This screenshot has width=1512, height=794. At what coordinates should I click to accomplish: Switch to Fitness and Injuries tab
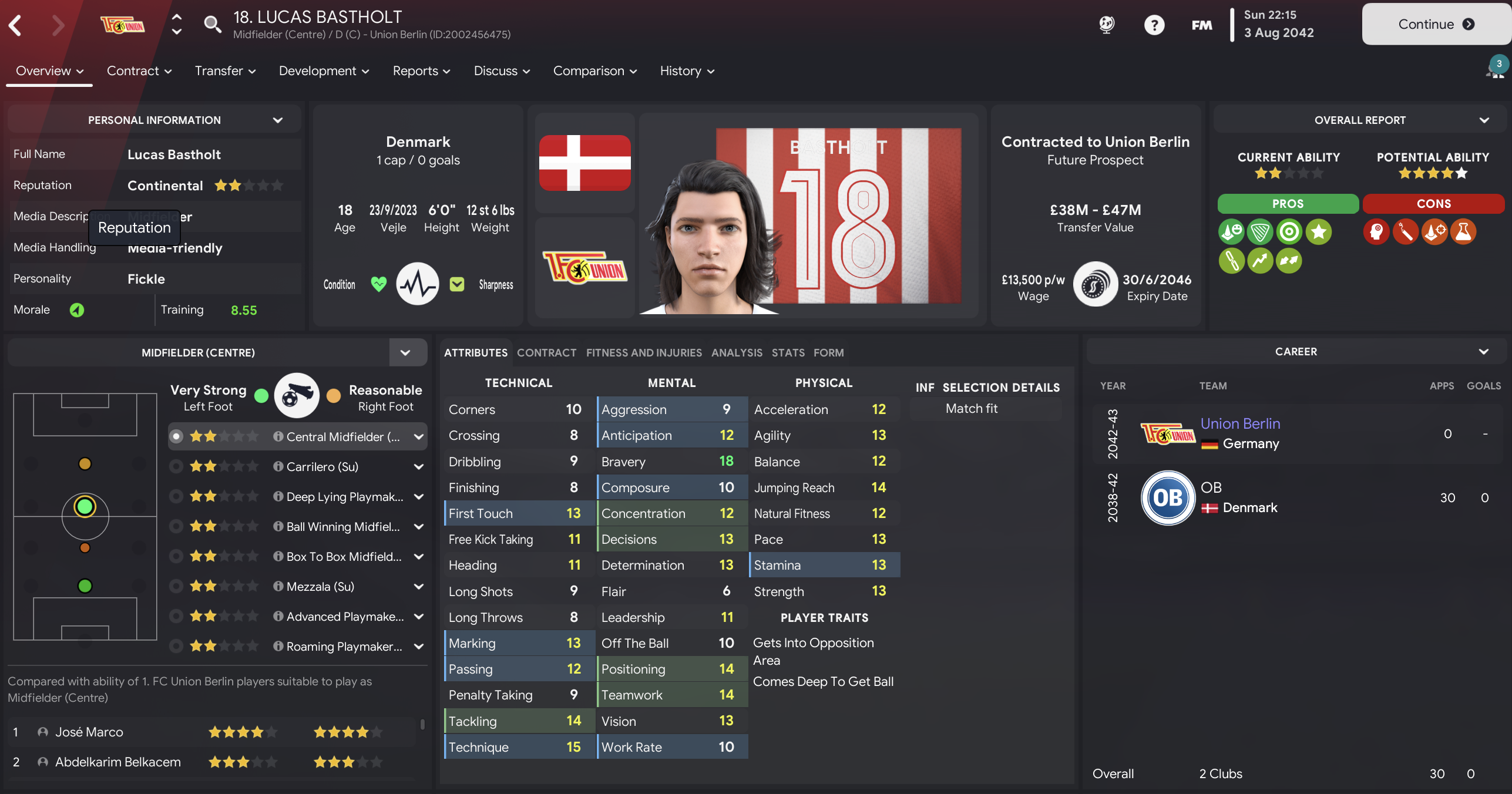644,352
